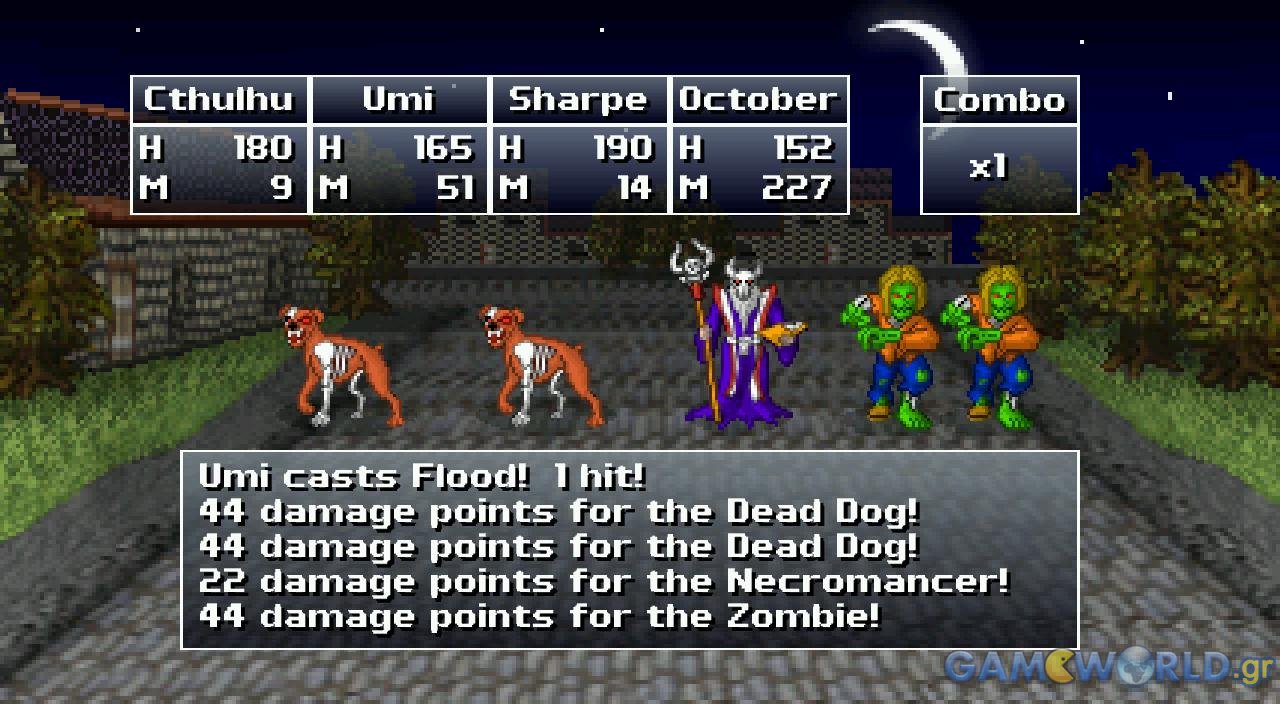Viewport: 1280px width, 704px height.
Task: Advance the battle message box
Action: tap(629, 549)
